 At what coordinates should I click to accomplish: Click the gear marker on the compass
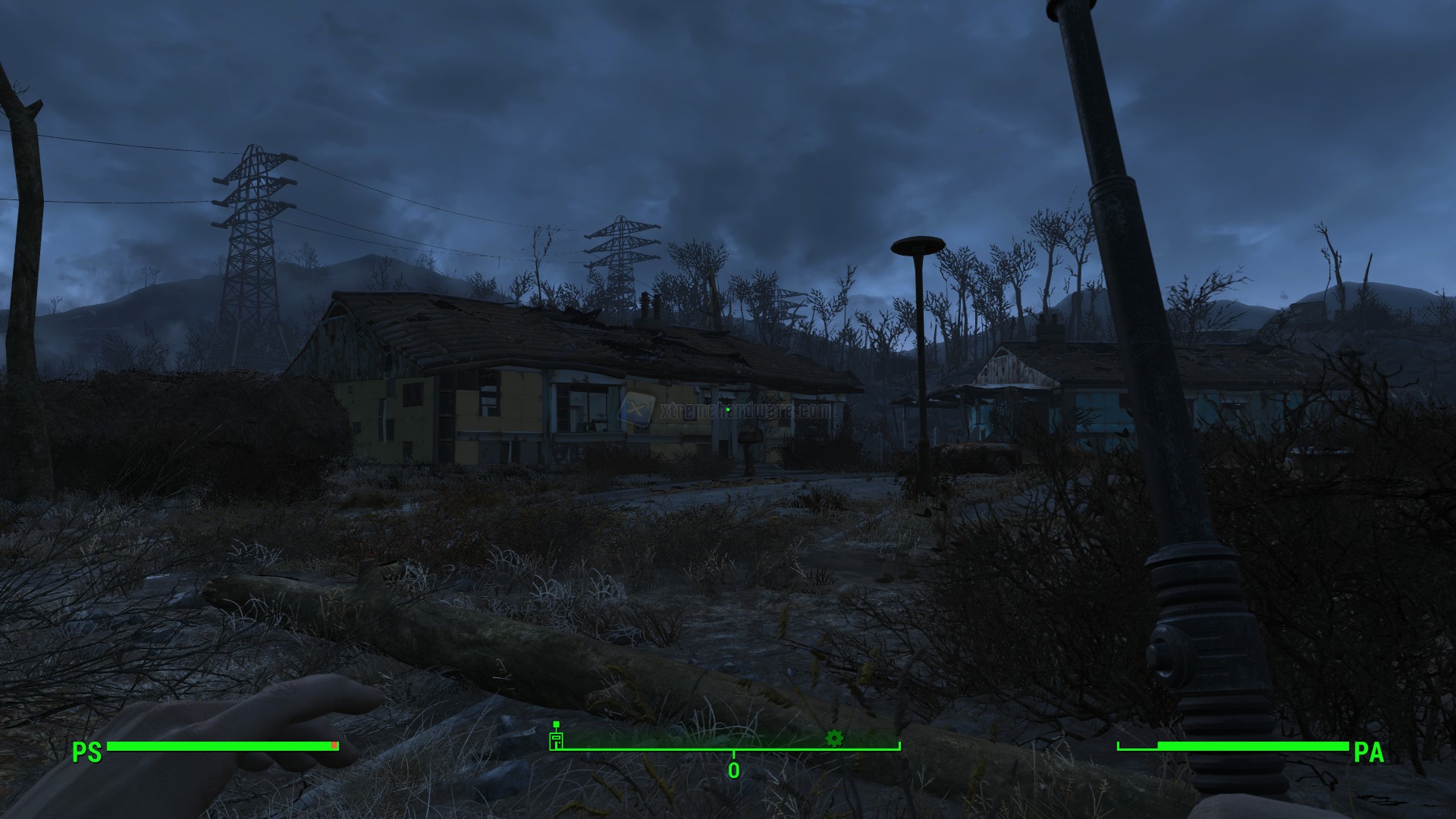834,737
